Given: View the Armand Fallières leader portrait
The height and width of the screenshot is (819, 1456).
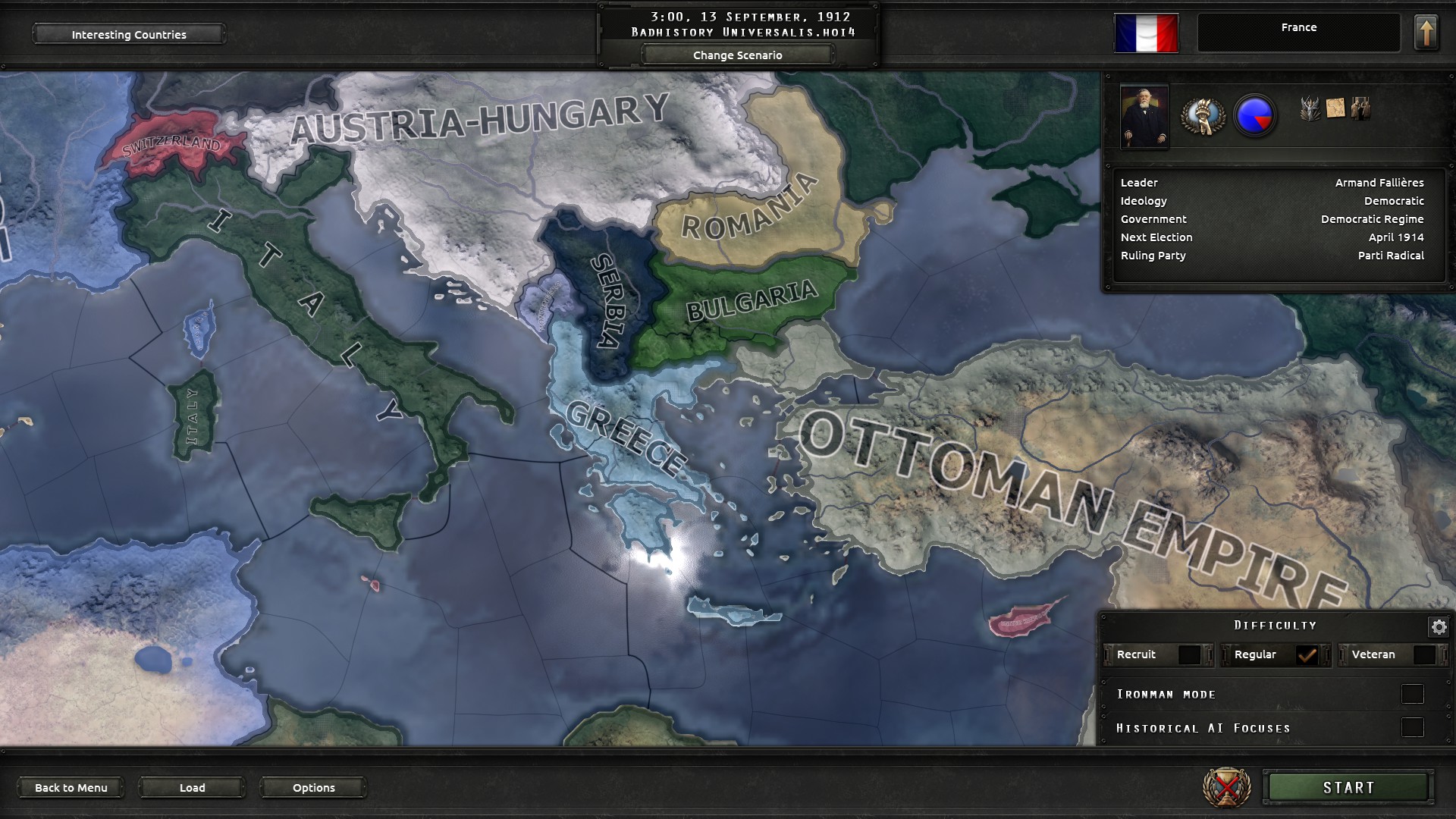Looking at the screenshot, I should click(x=1144, y=117).
